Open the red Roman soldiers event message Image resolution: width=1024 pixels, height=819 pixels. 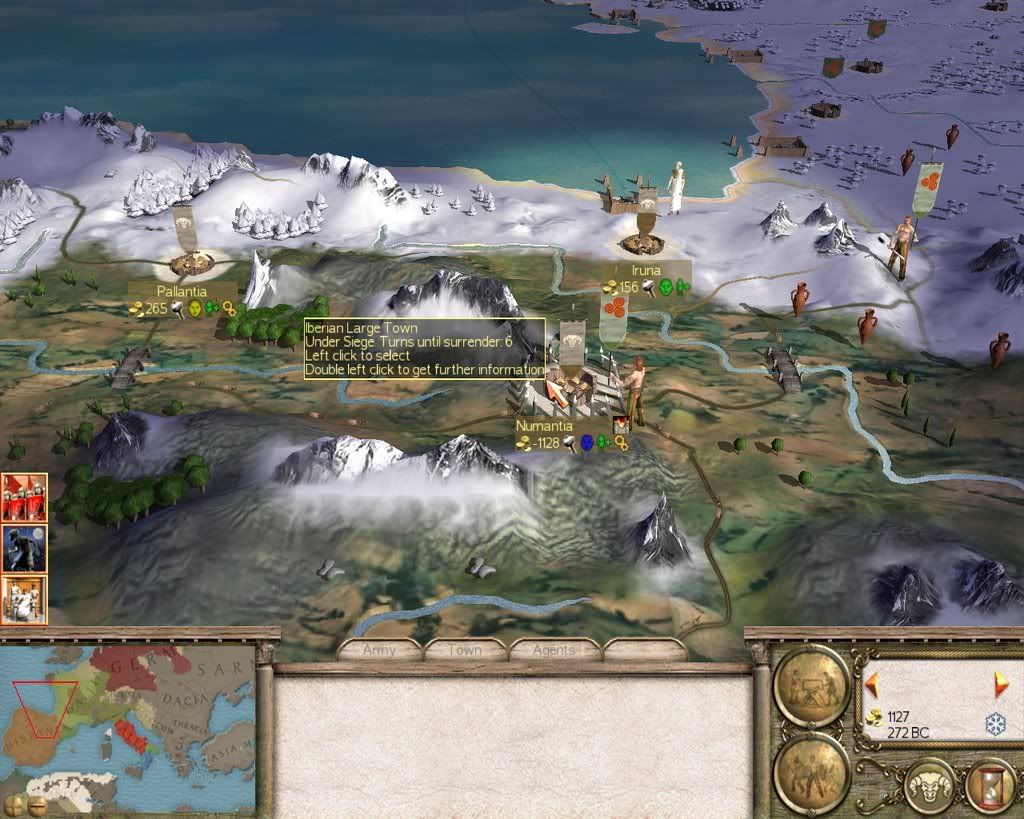(24, 497)
